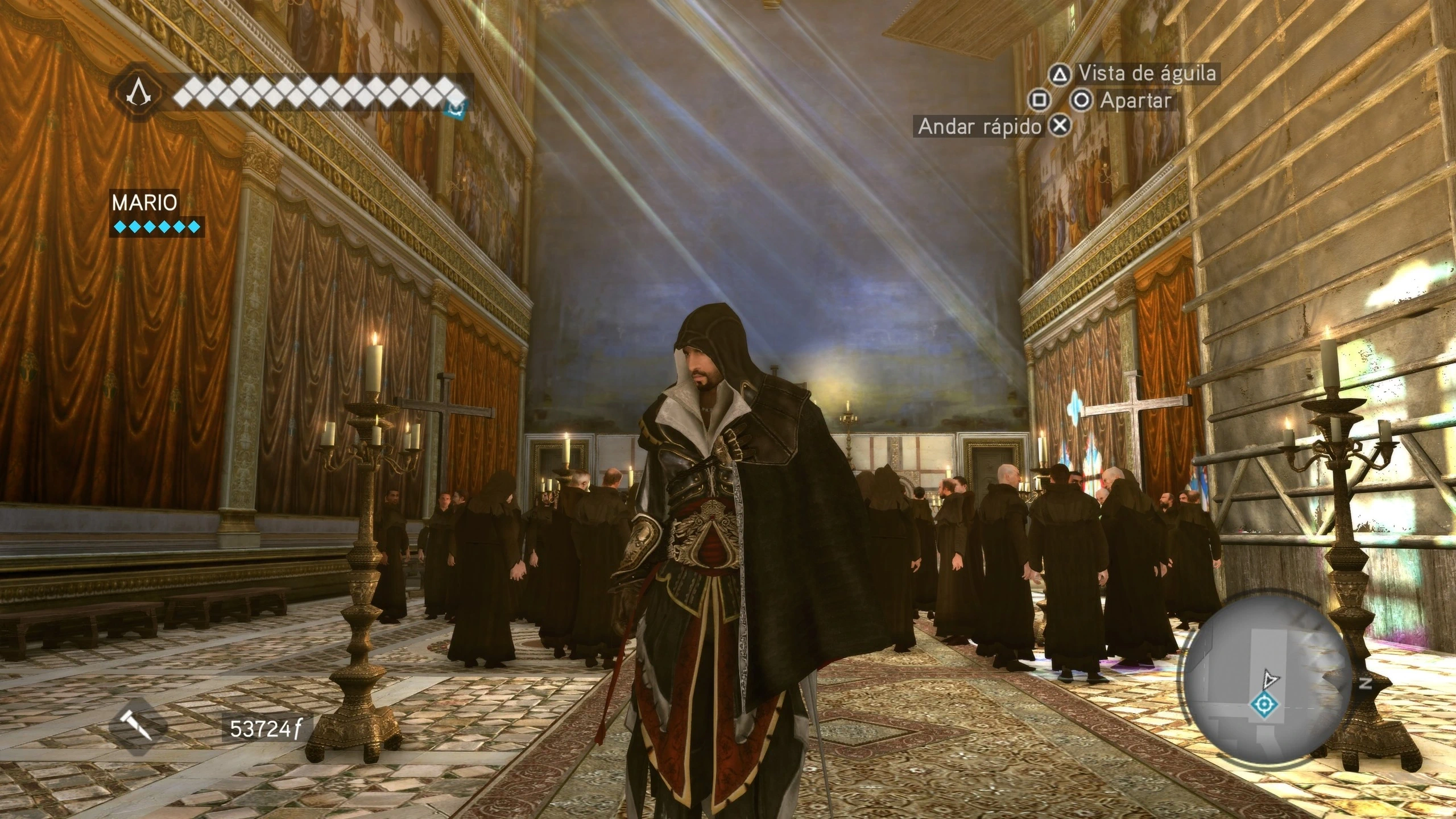Select the MARIO ally name tag

click(x=144, y=202)
